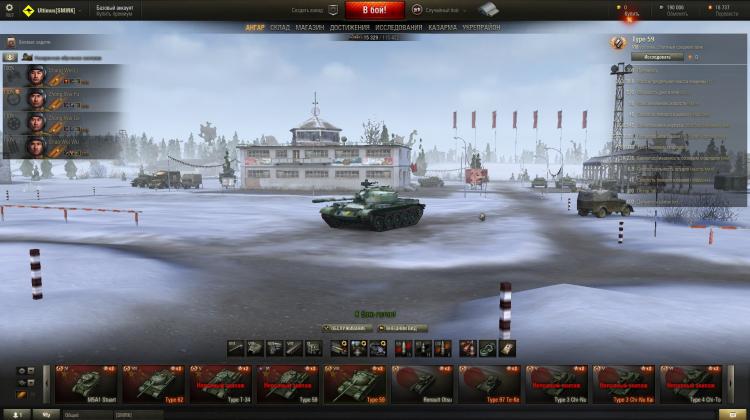Open the Боевые задачи missions panel
Viewport: 750px width, 420px height.
pyautogui.click(x=30, y=43)
